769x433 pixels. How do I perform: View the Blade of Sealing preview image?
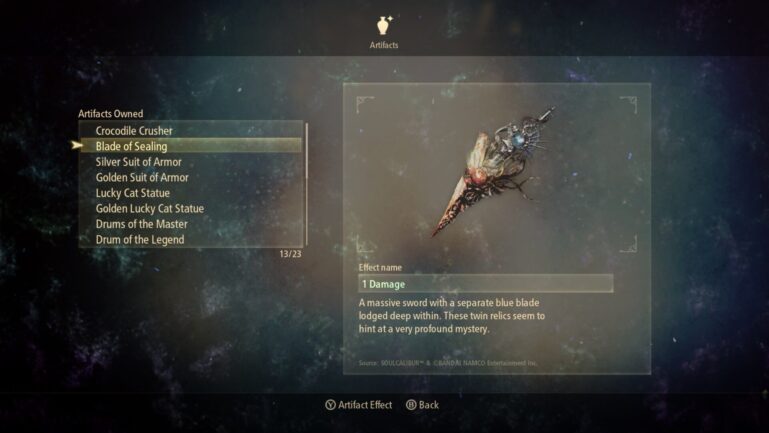tap(495, 172)
